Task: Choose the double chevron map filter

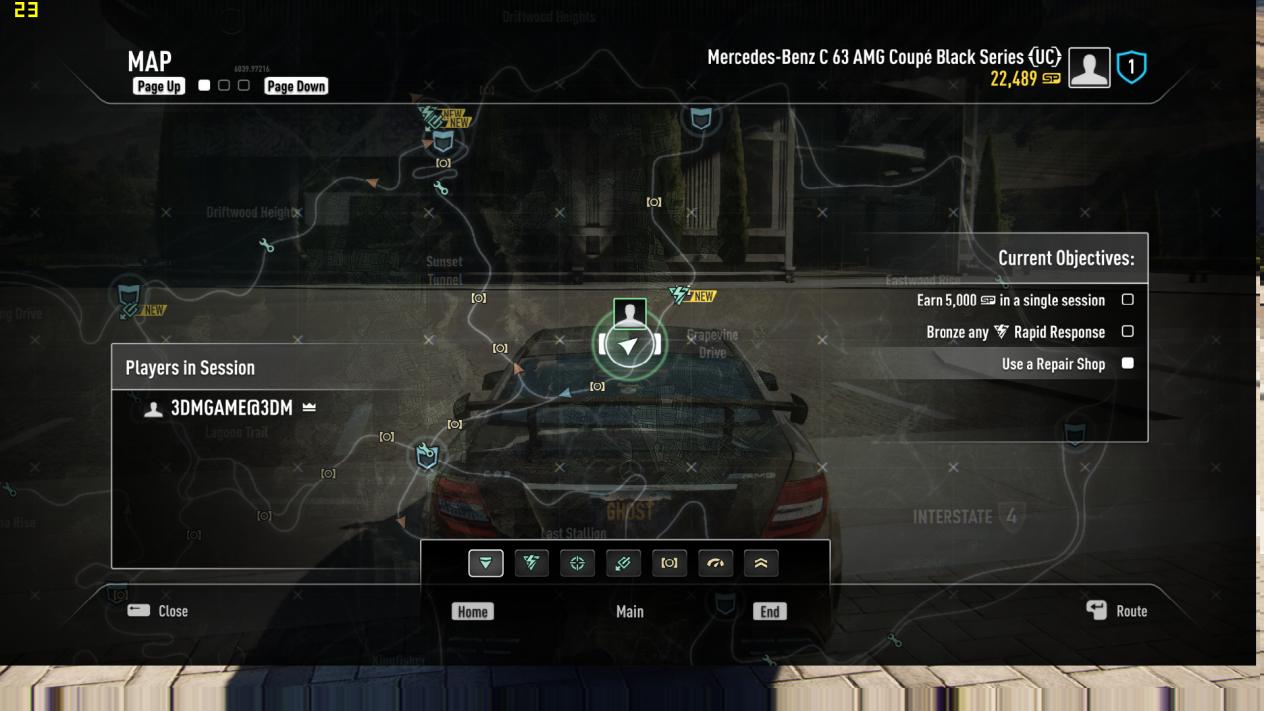Action: [x=761, y=563]
